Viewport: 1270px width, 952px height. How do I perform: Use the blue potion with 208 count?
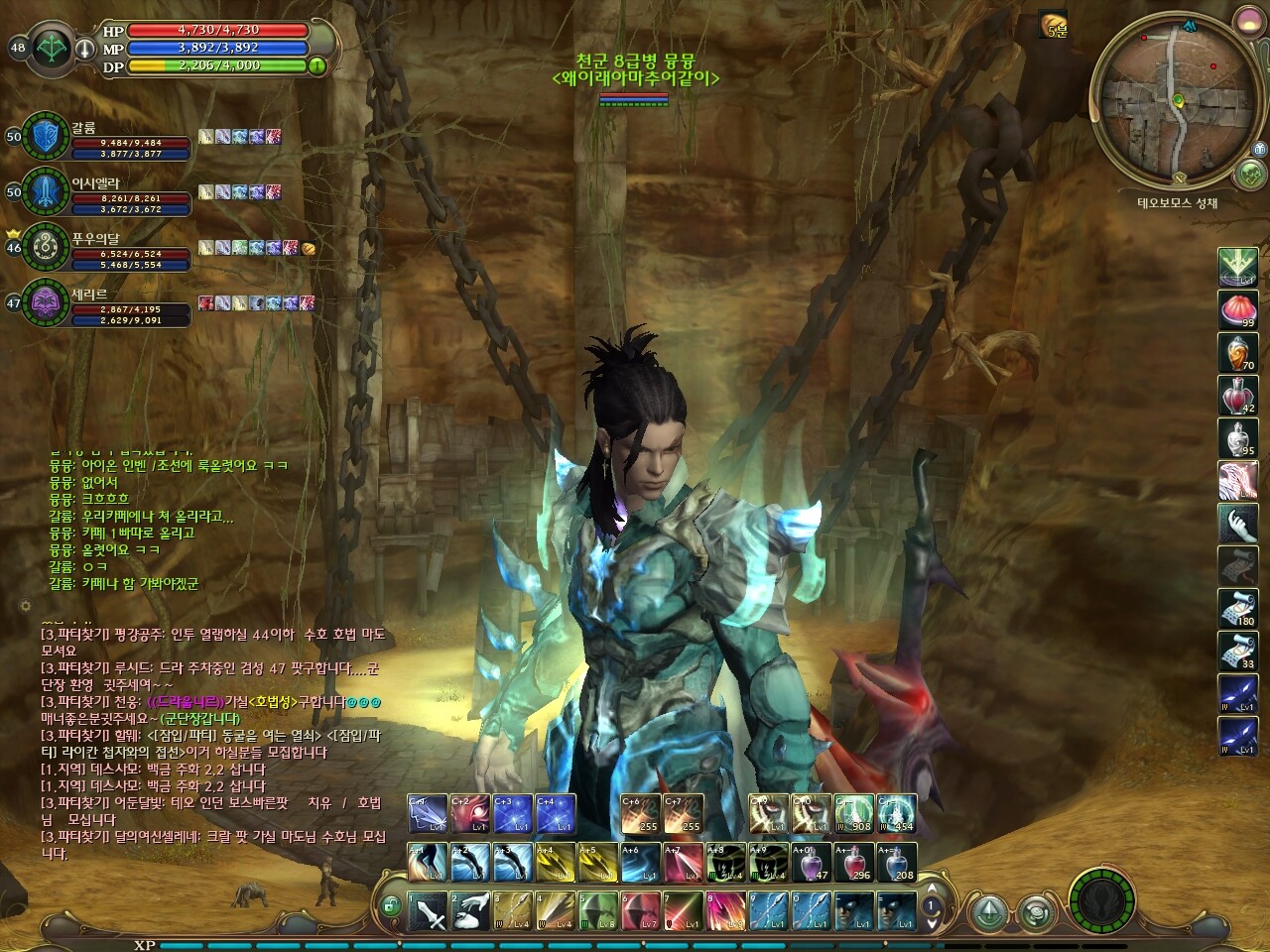click(896, 862)
